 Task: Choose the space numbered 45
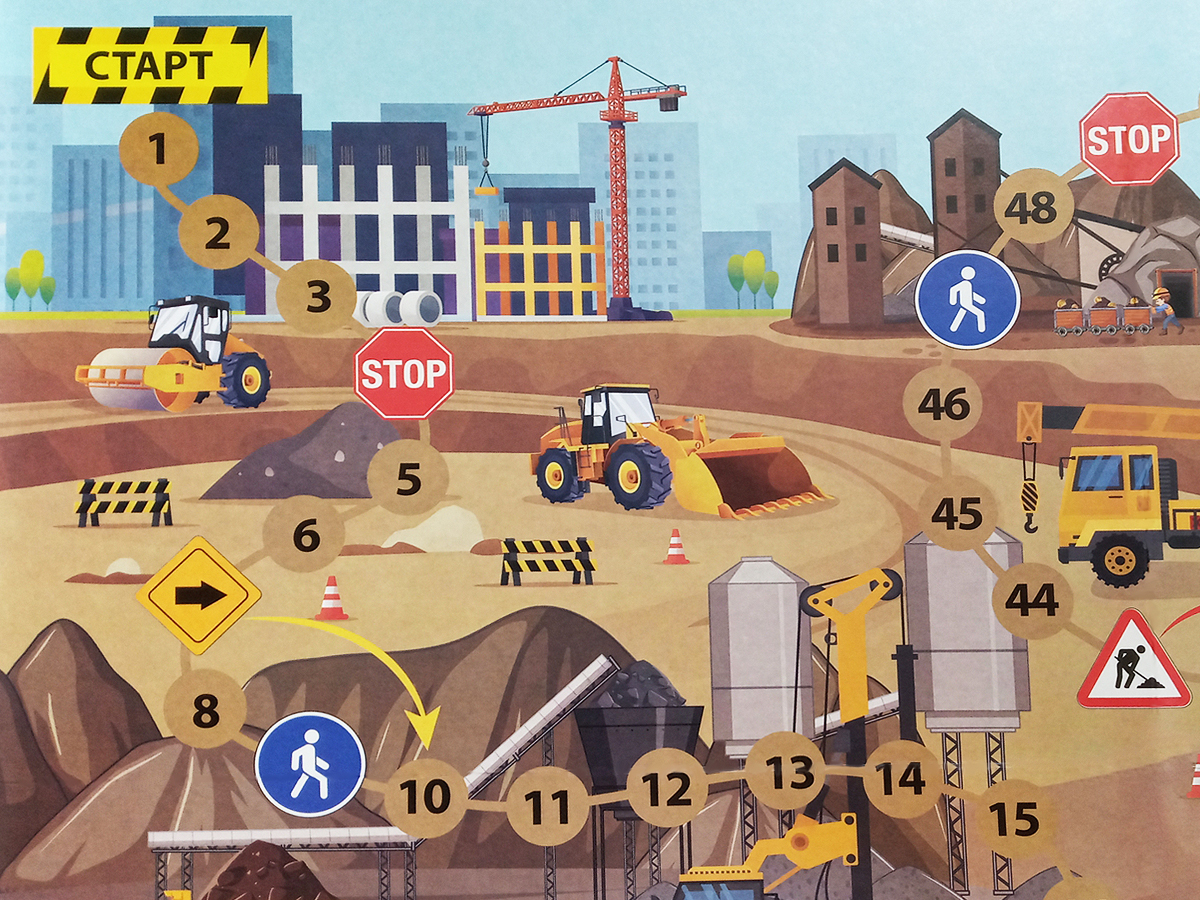(956, 513)
